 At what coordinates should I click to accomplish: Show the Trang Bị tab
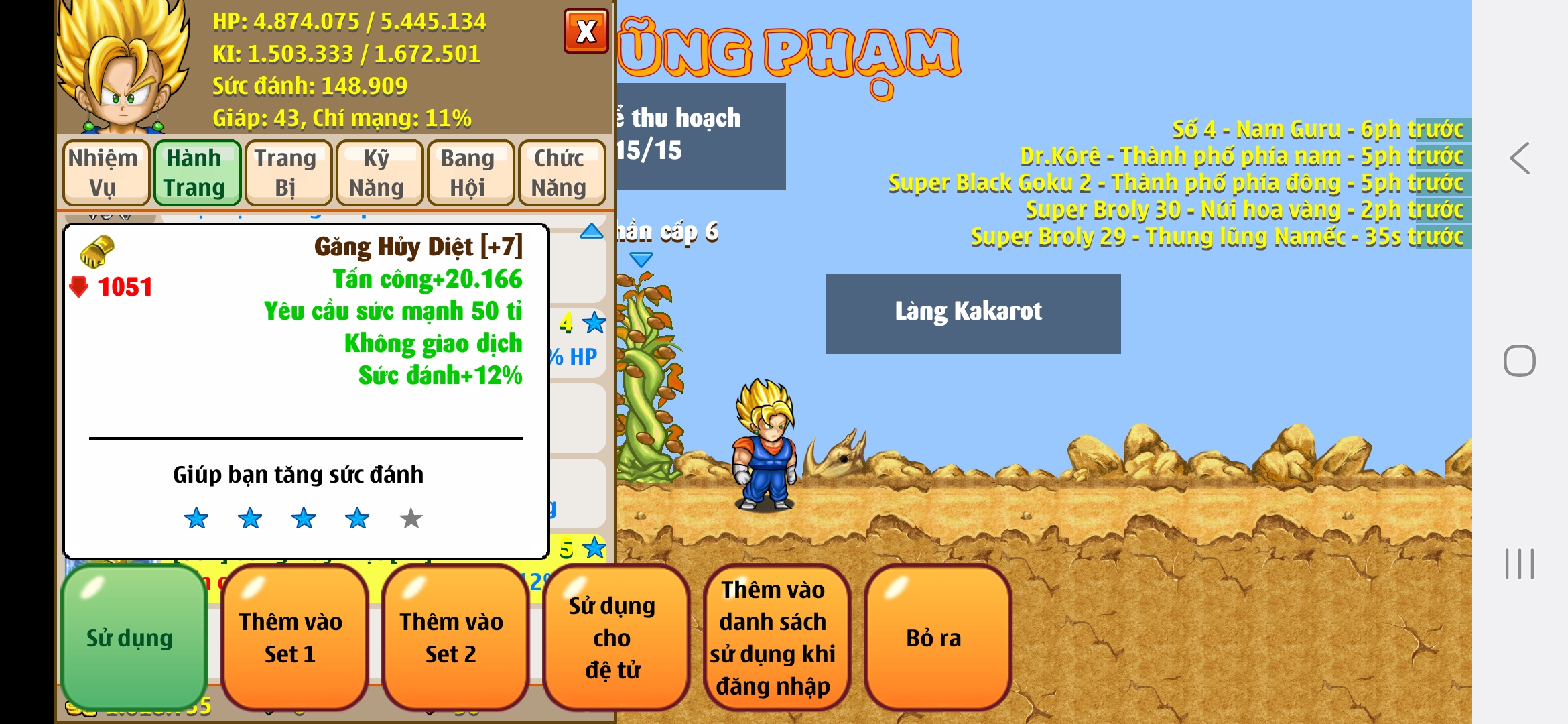pyautogui.click(x=286, y=172)
